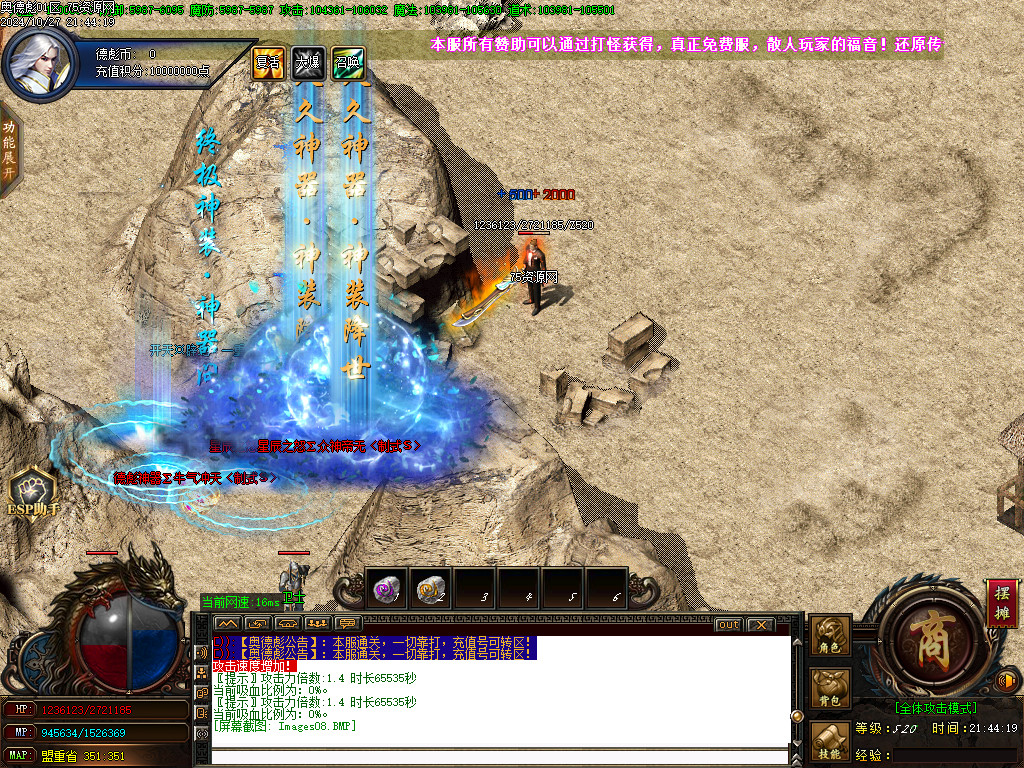Use the 召唤 summon icon
This screenshot has height=768, width=1024.
pyautogui.click(x=347, y=62)
